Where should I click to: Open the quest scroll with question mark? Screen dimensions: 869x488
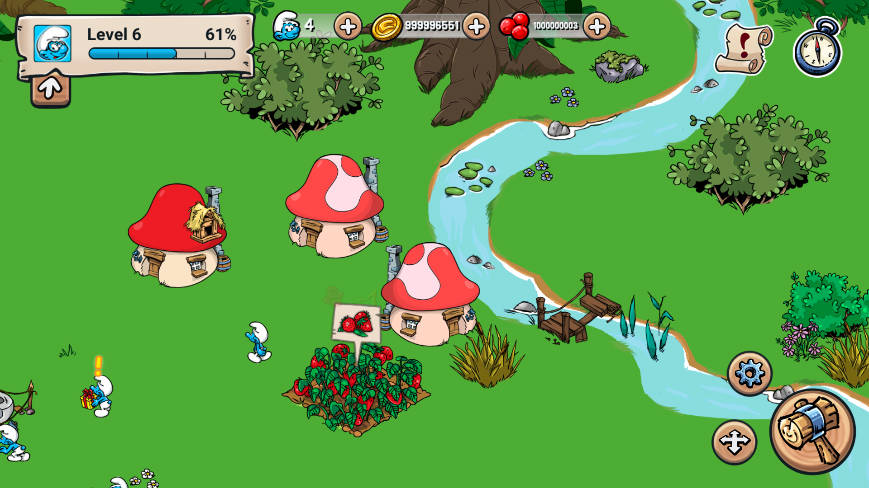coord(743,47)
